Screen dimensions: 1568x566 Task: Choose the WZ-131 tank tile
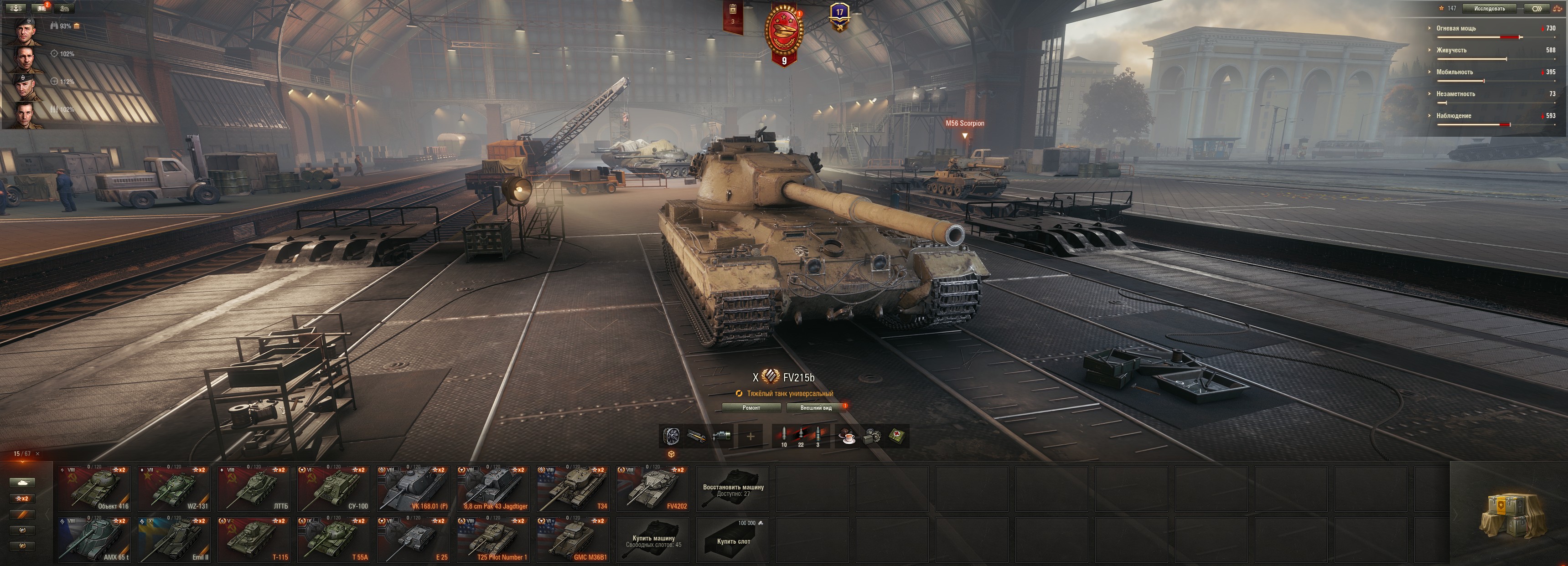point(174,489)
